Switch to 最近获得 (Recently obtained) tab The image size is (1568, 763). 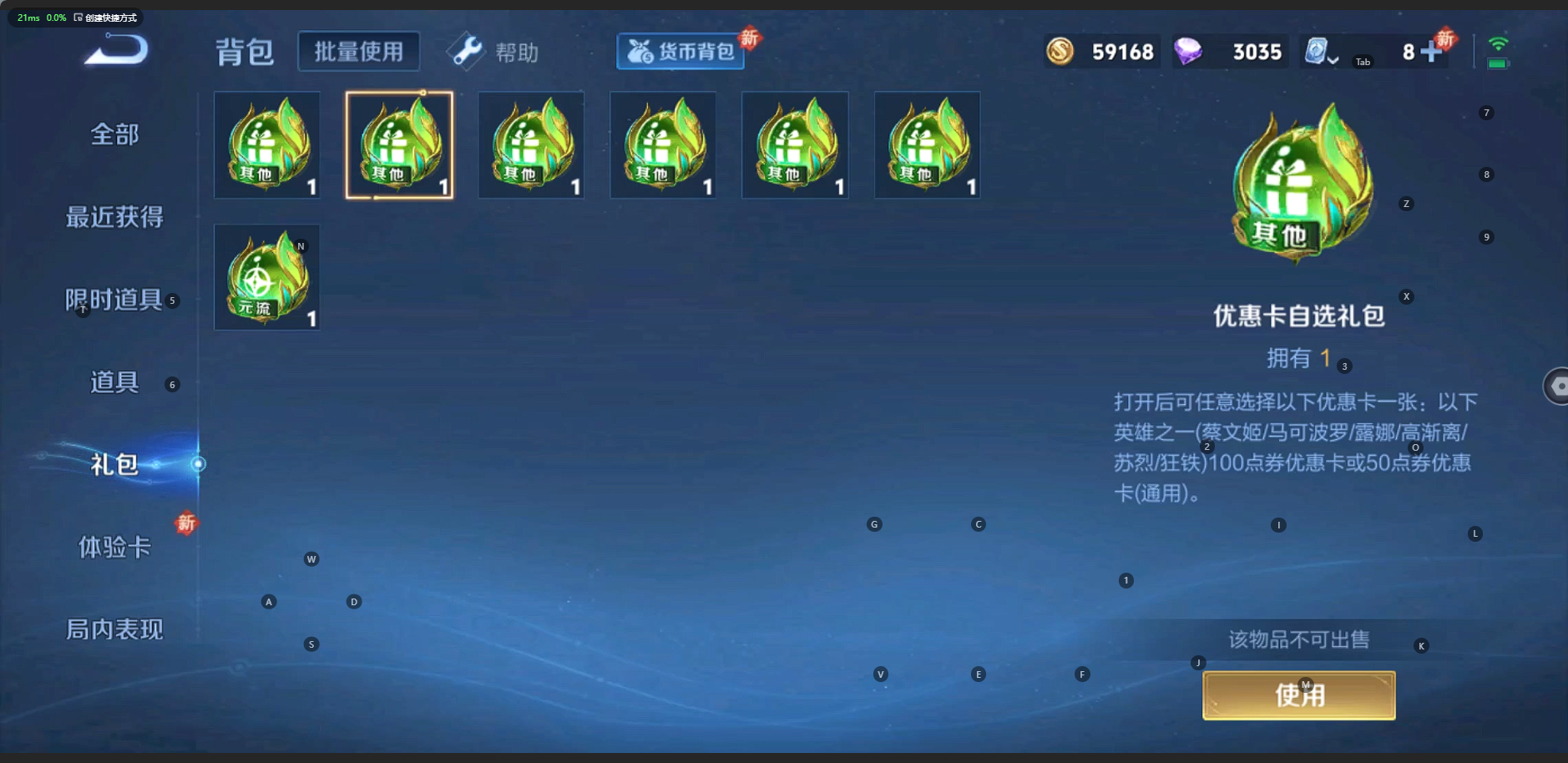click(114, 217)
